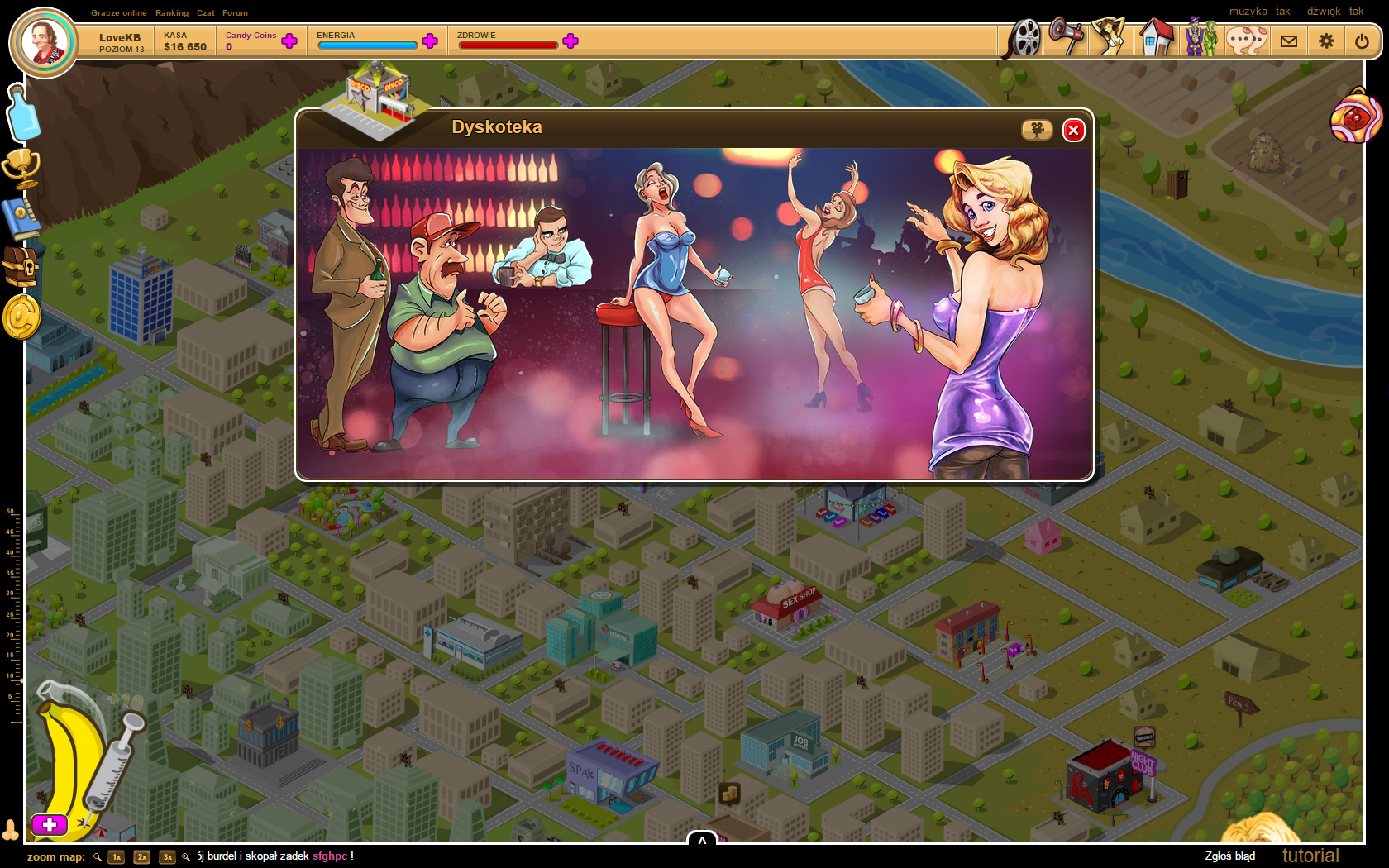The height and width of the screenshot is (868, 1389).
Task: Click the Zgłoś błąd link
Action: click(1229, 856)
